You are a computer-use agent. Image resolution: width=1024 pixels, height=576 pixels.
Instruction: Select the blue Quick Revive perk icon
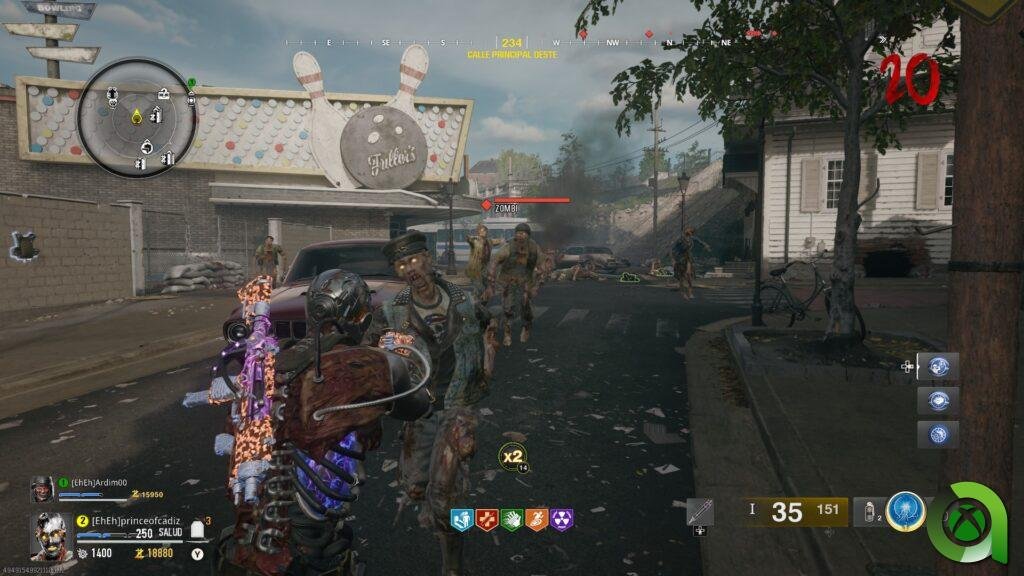pyautogui.click(x=462, y=519)
